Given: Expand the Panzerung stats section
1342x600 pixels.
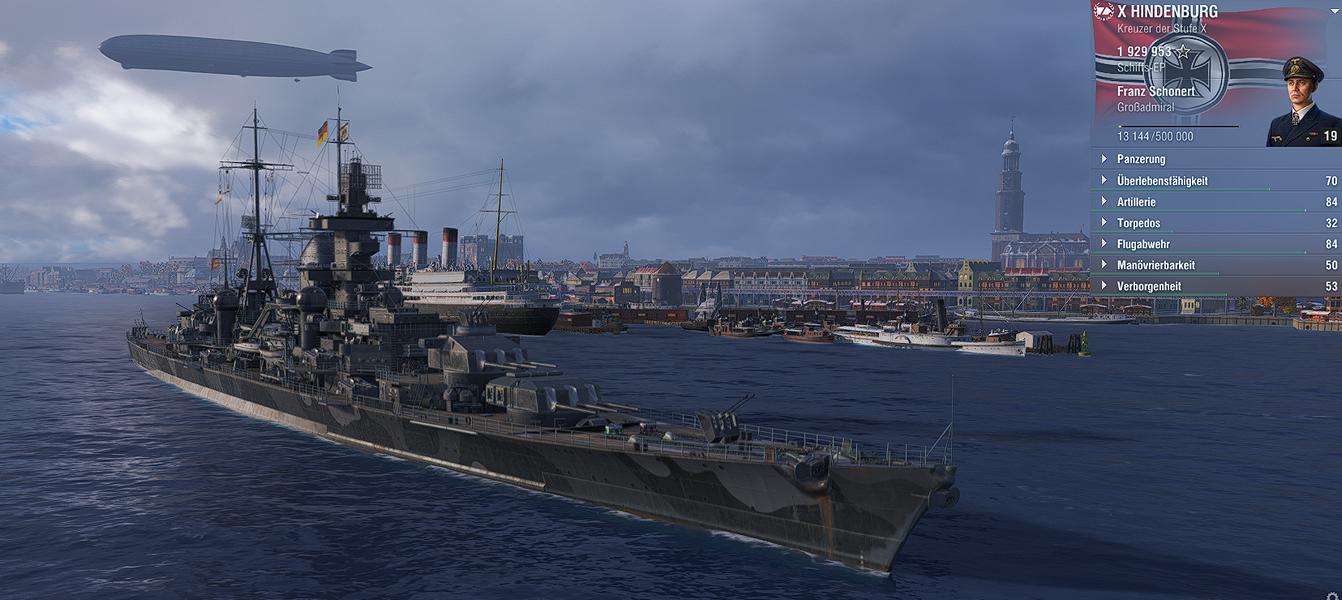Looking at the screenshot, I should point(1141,159).
